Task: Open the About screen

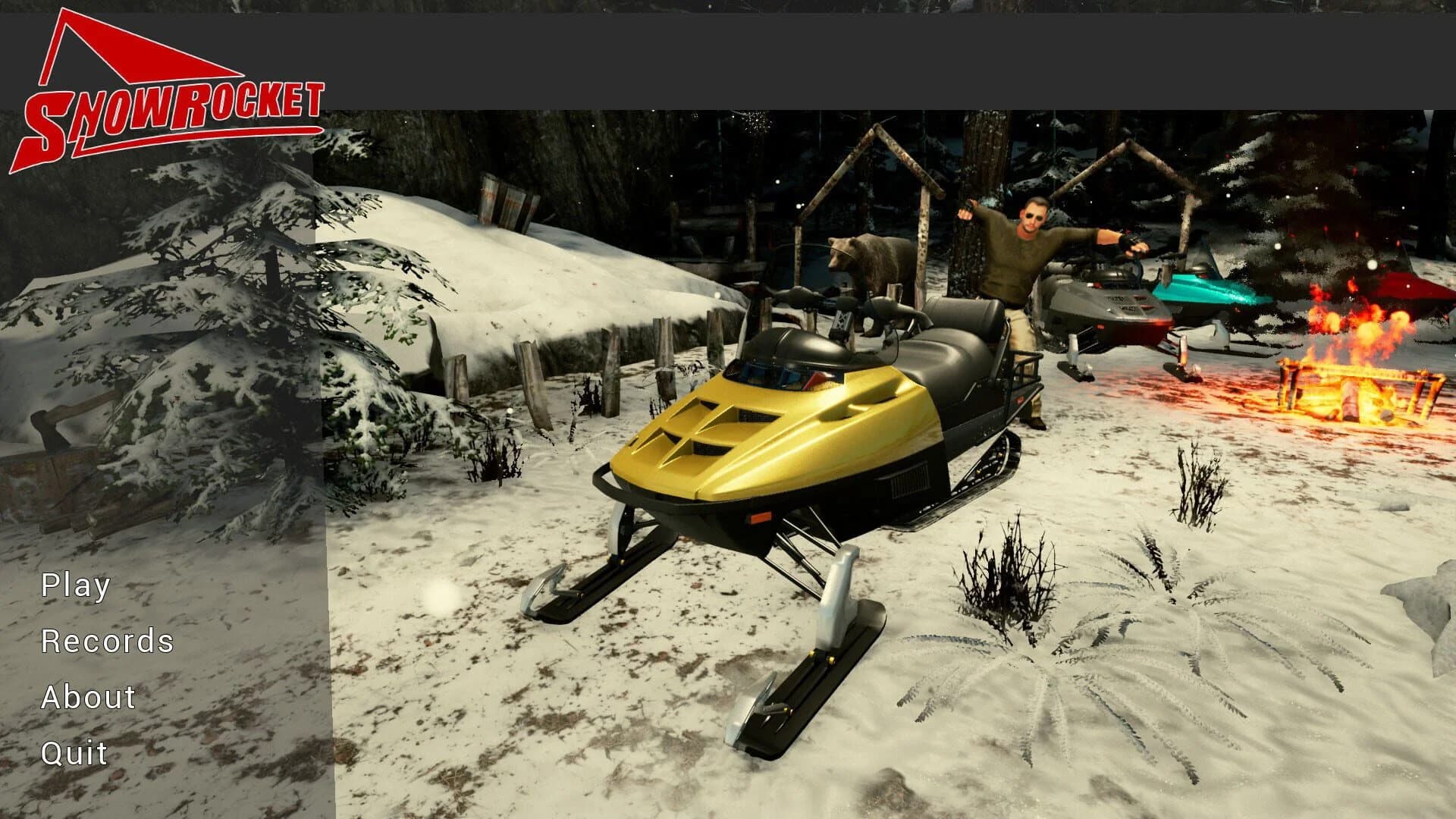Action: point(88,695)
